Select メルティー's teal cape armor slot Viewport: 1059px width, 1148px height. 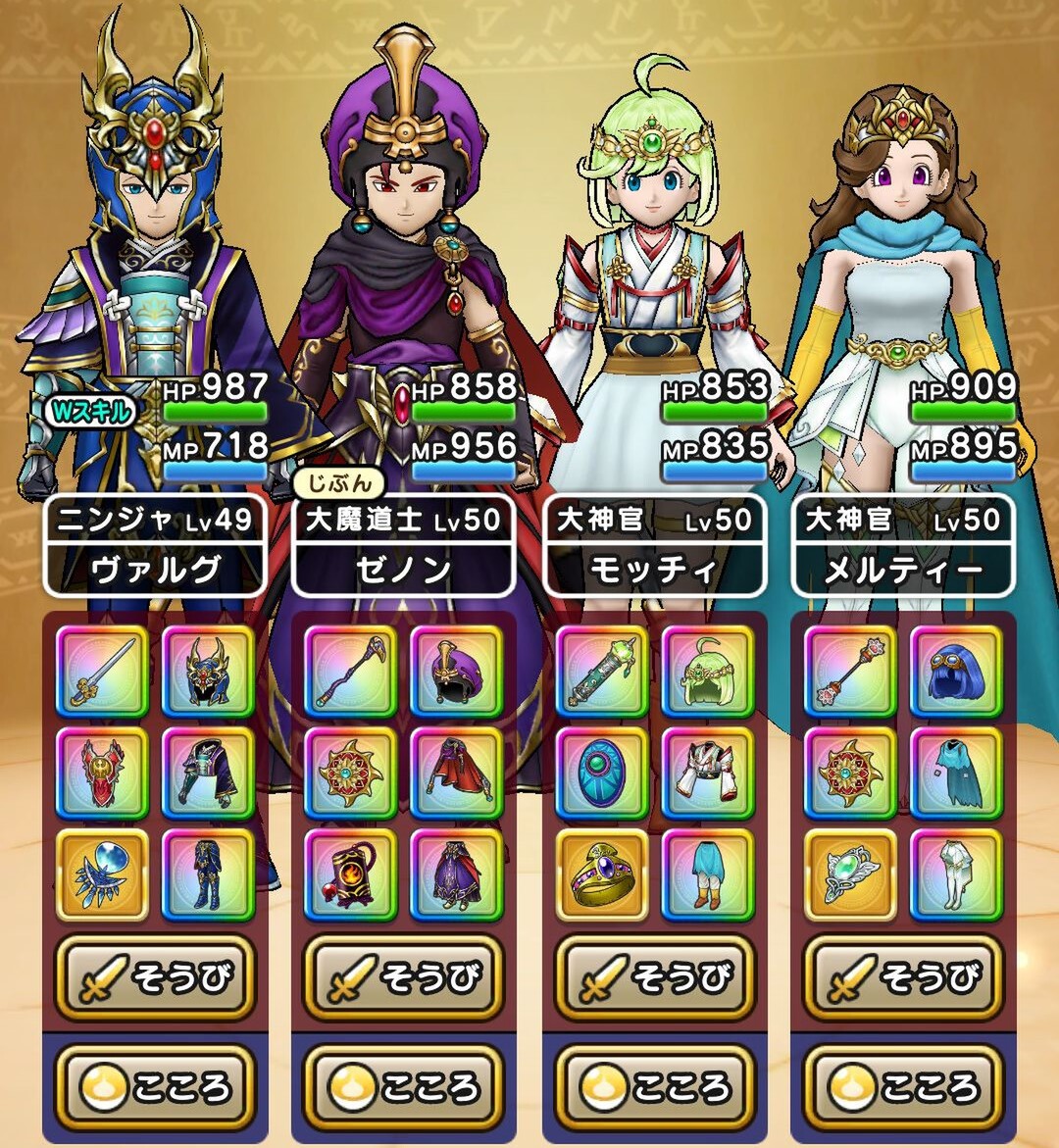pos(956,774)
